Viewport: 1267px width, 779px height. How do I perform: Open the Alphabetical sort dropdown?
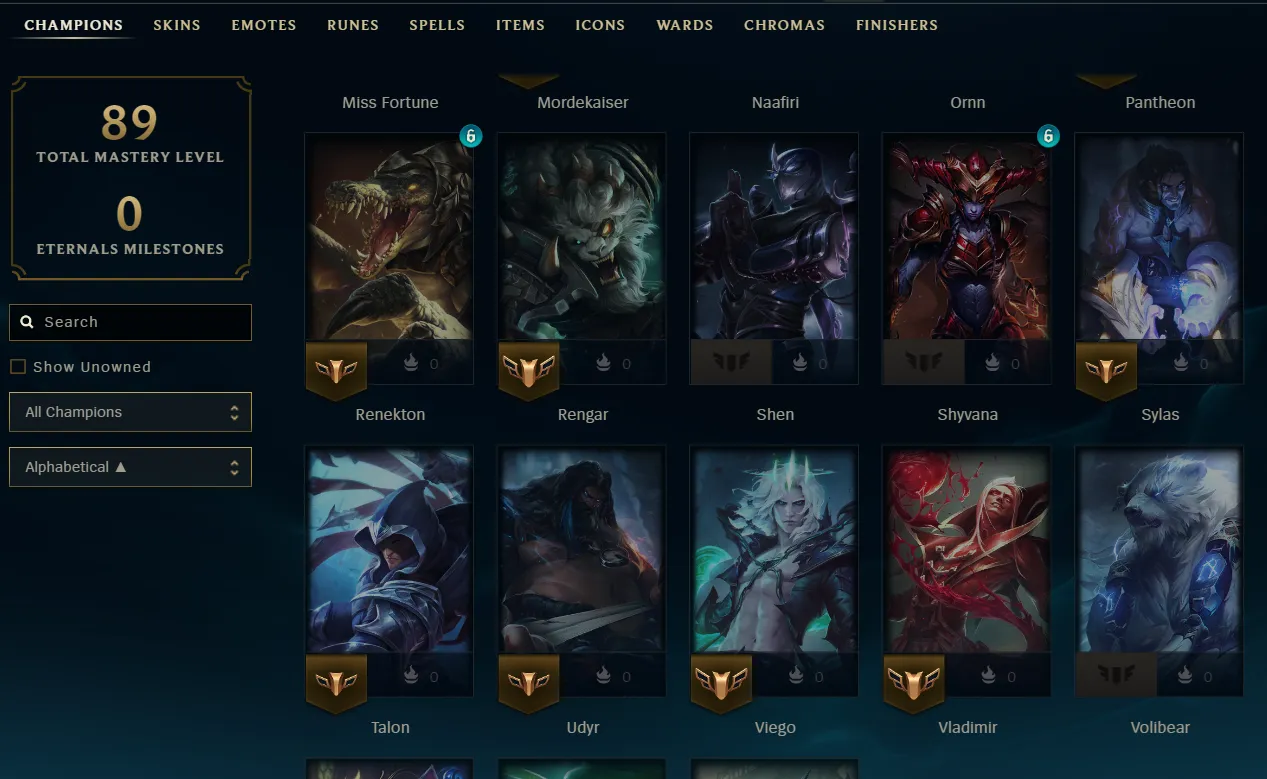point(130,467)
